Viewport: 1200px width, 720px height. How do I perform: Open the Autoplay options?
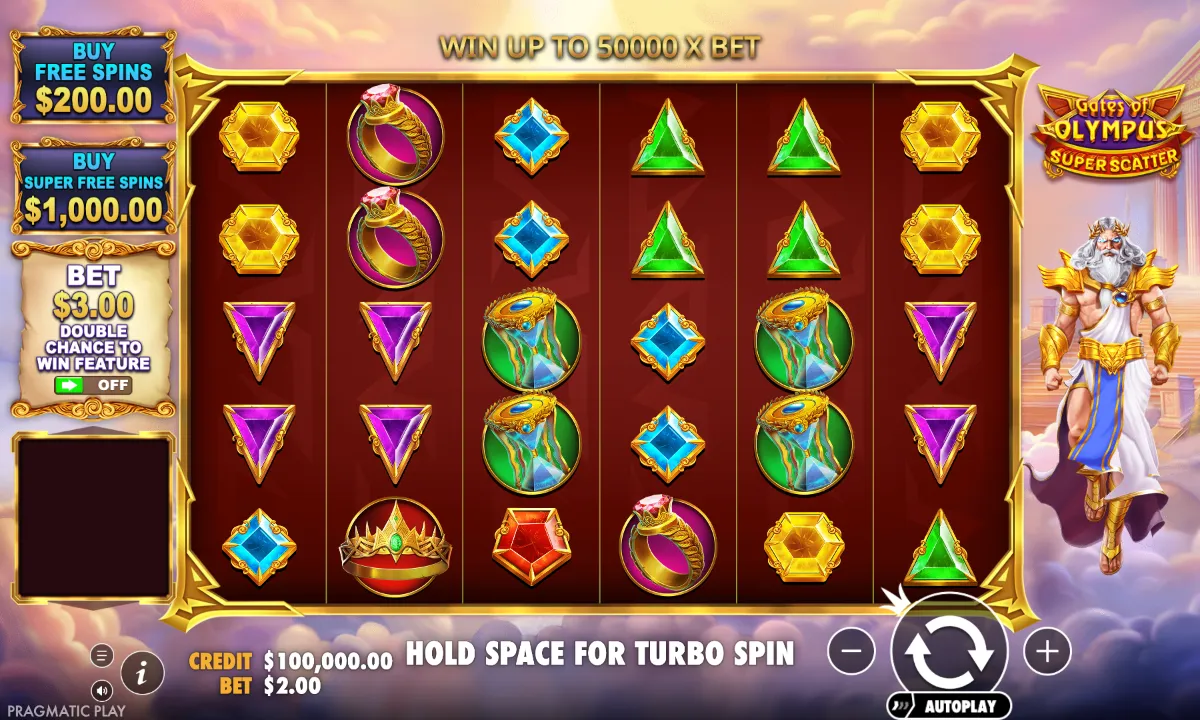948,706
